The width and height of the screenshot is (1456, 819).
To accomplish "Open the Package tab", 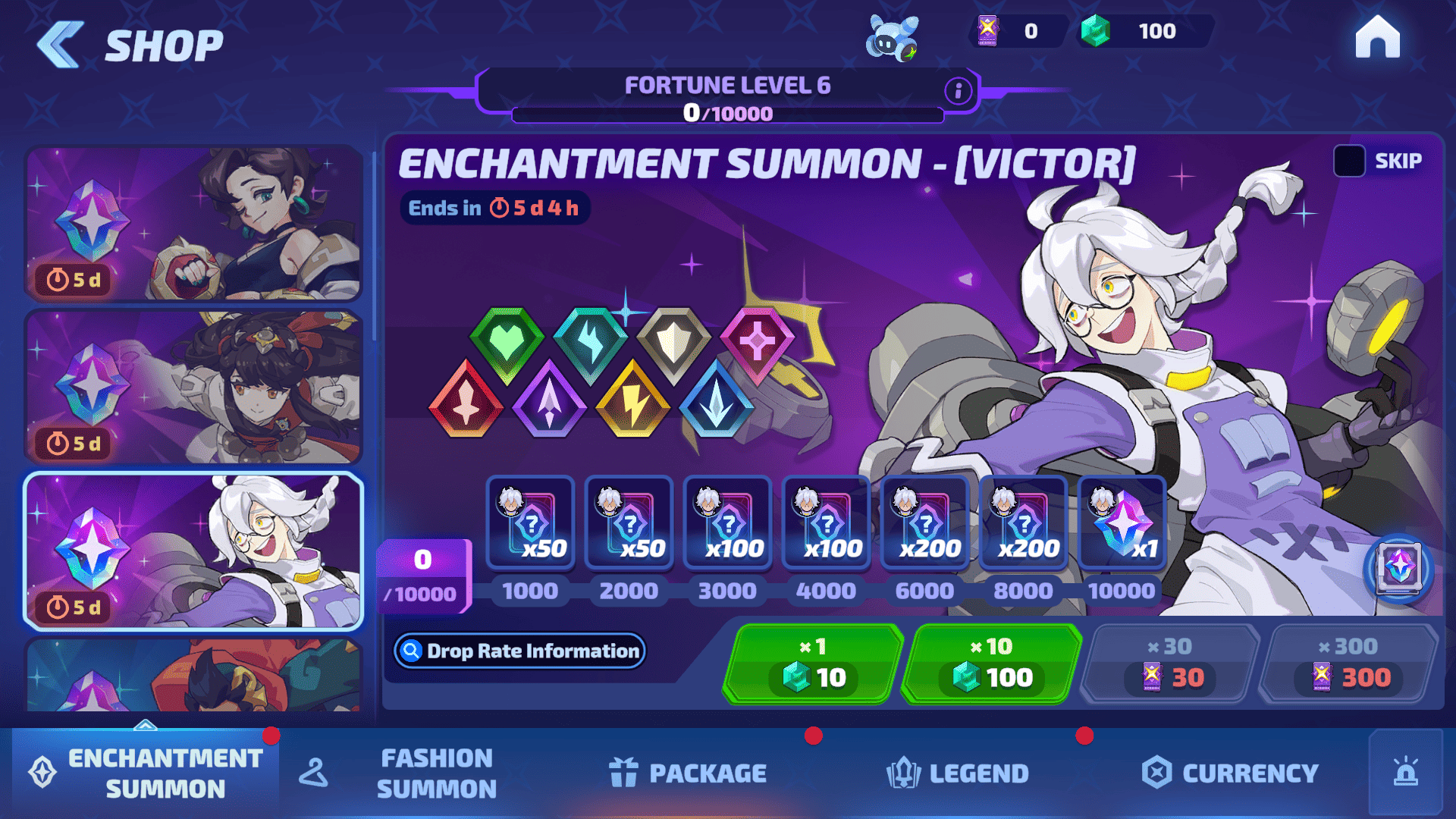I will tap(688, 773).
